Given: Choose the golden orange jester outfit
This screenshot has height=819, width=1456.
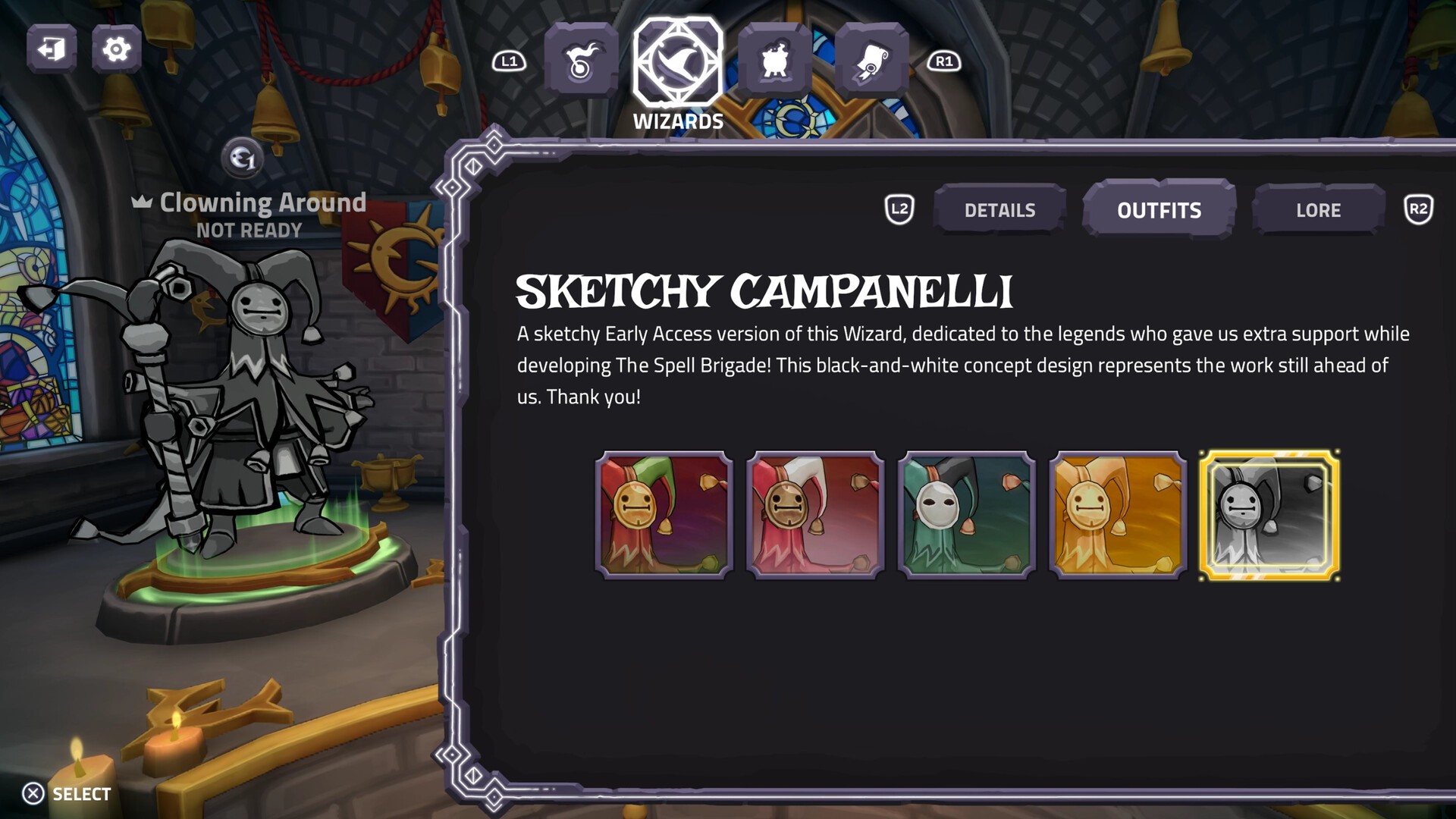Looking at the screenshot, I should tap(1118, 515).
